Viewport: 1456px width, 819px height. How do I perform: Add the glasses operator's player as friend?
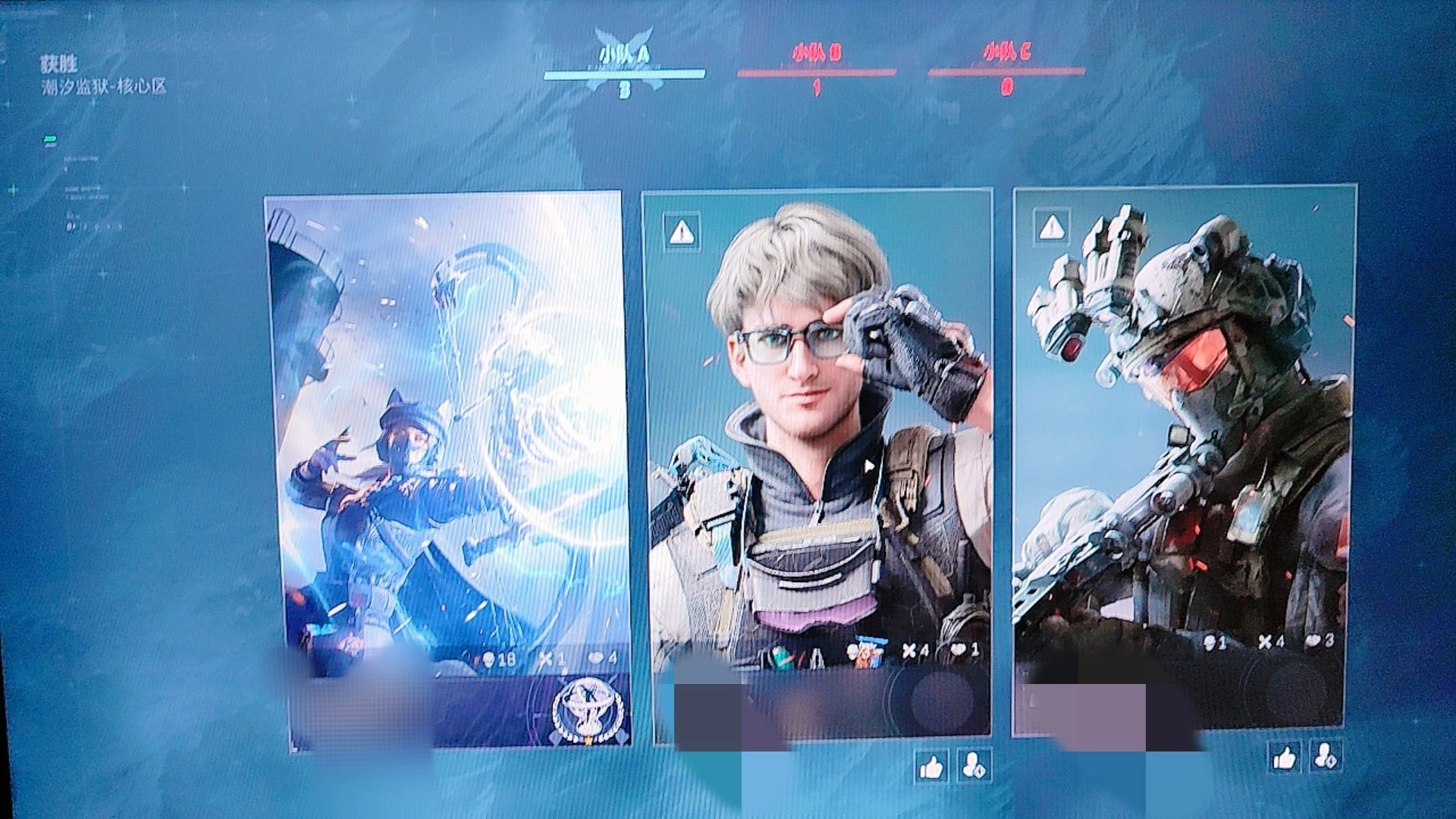[x=973, y=766]
